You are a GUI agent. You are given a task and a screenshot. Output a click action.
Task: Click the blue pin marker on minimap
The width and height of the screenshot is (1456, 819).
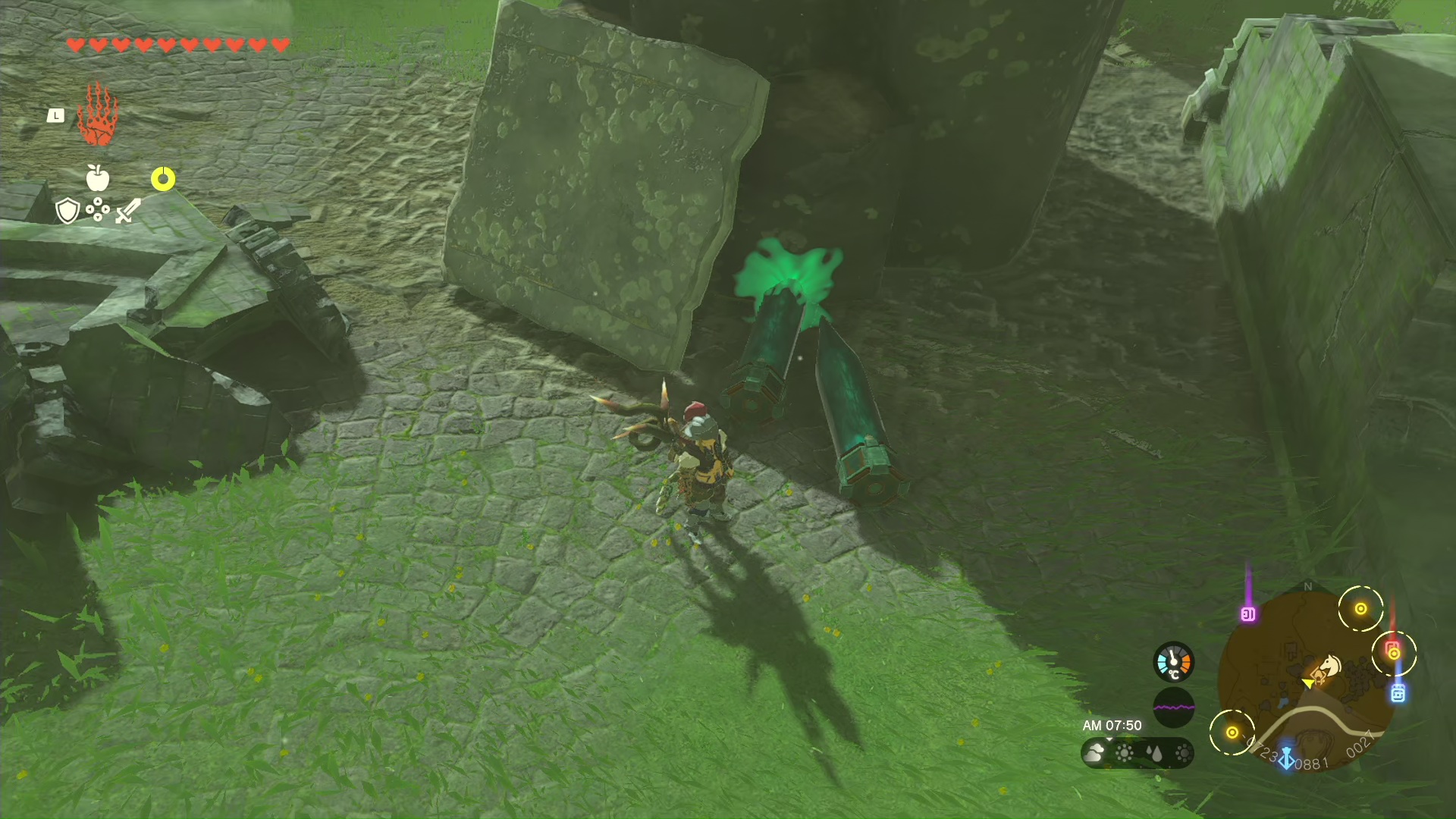click(1398, 692)
